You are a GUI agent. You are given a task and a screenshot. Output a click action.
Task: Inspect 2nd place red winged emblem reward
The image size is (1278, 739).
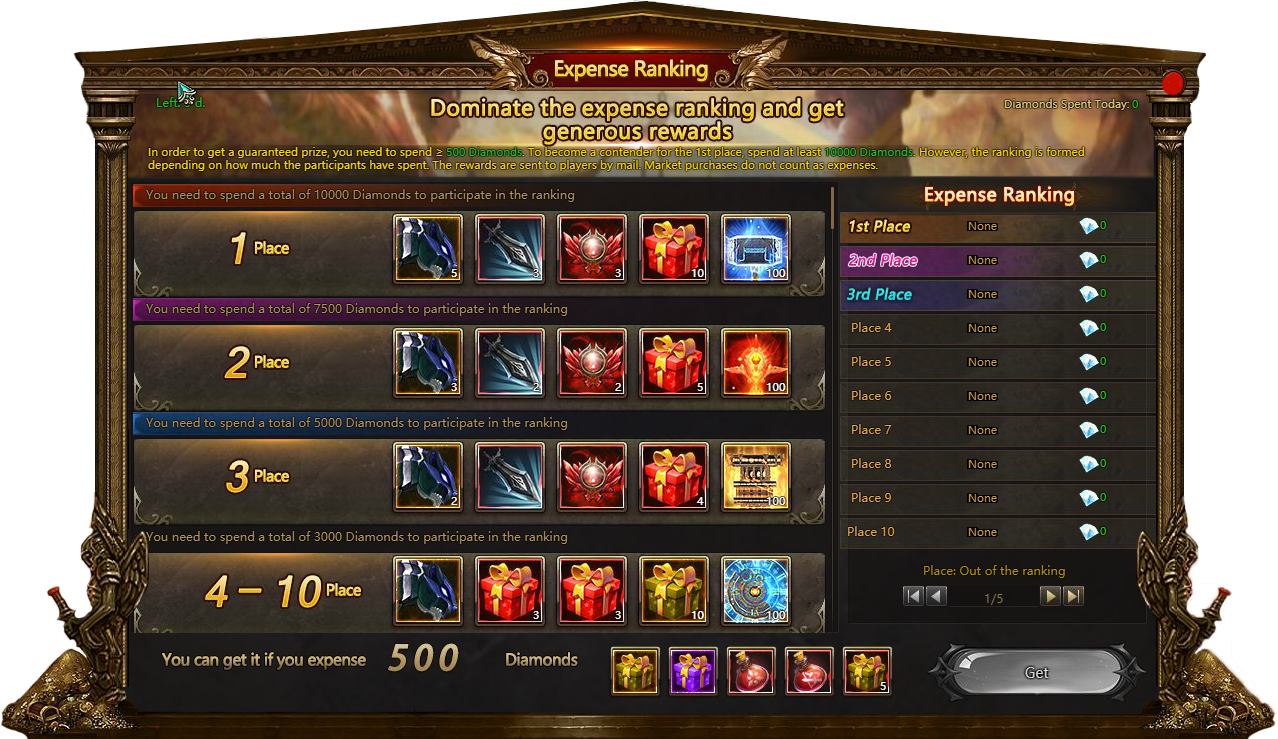pyautogui.click(x=591, y=362)
